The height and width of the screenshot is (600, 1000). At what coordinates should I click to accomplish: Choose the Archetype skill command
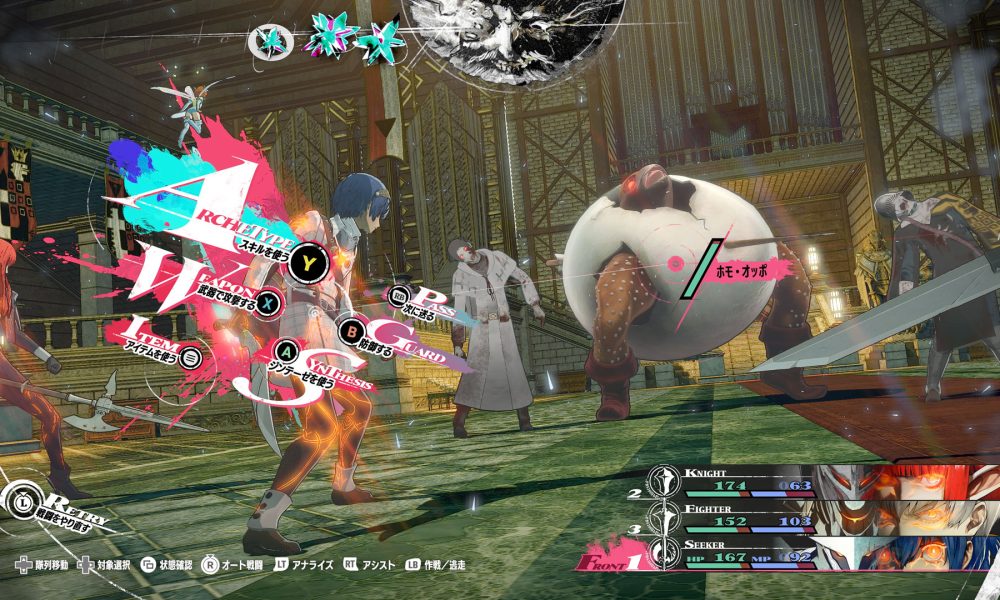[311, 262]
